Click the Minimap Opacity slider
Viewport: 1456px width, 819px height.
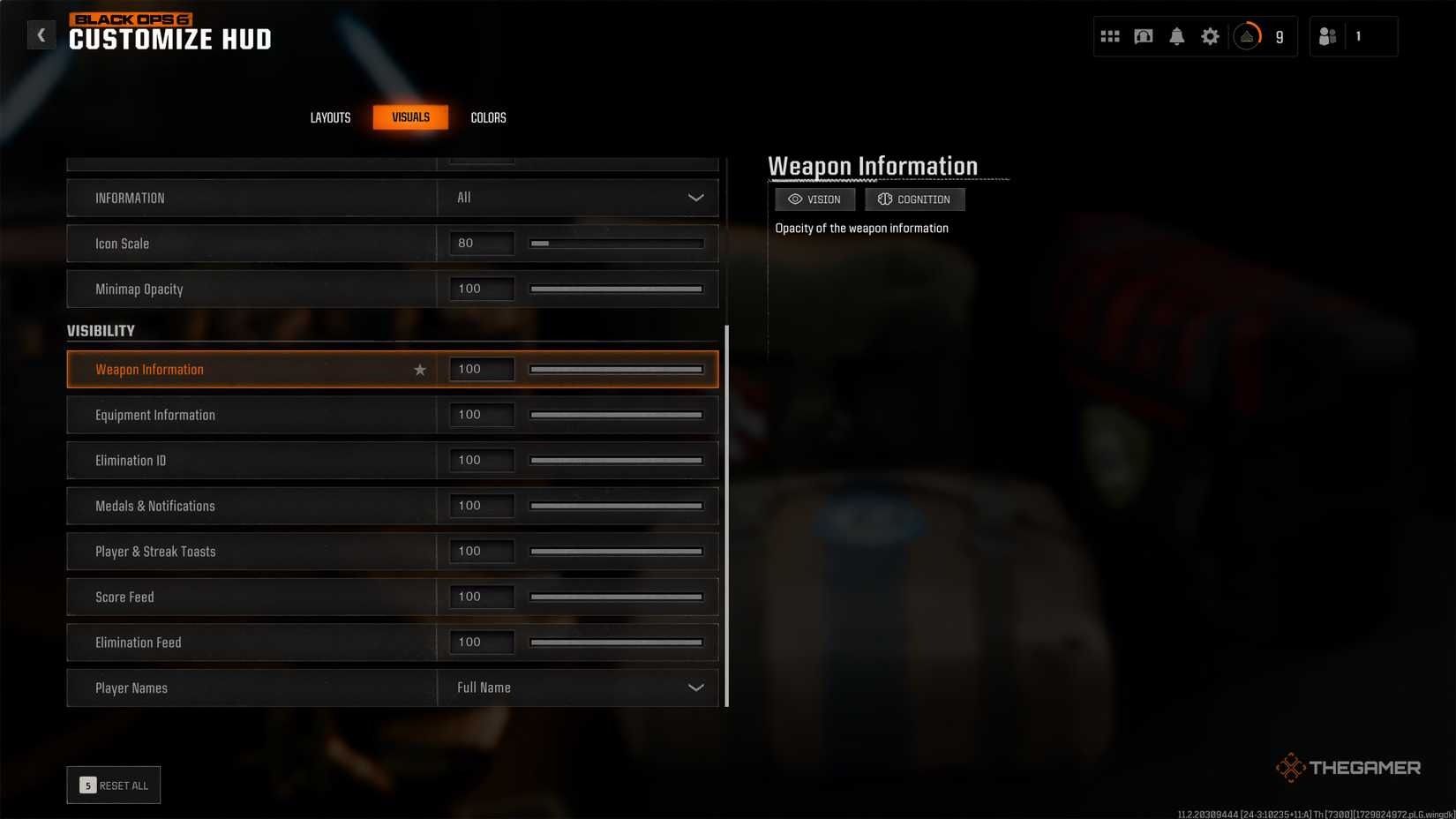coord(616,289)
